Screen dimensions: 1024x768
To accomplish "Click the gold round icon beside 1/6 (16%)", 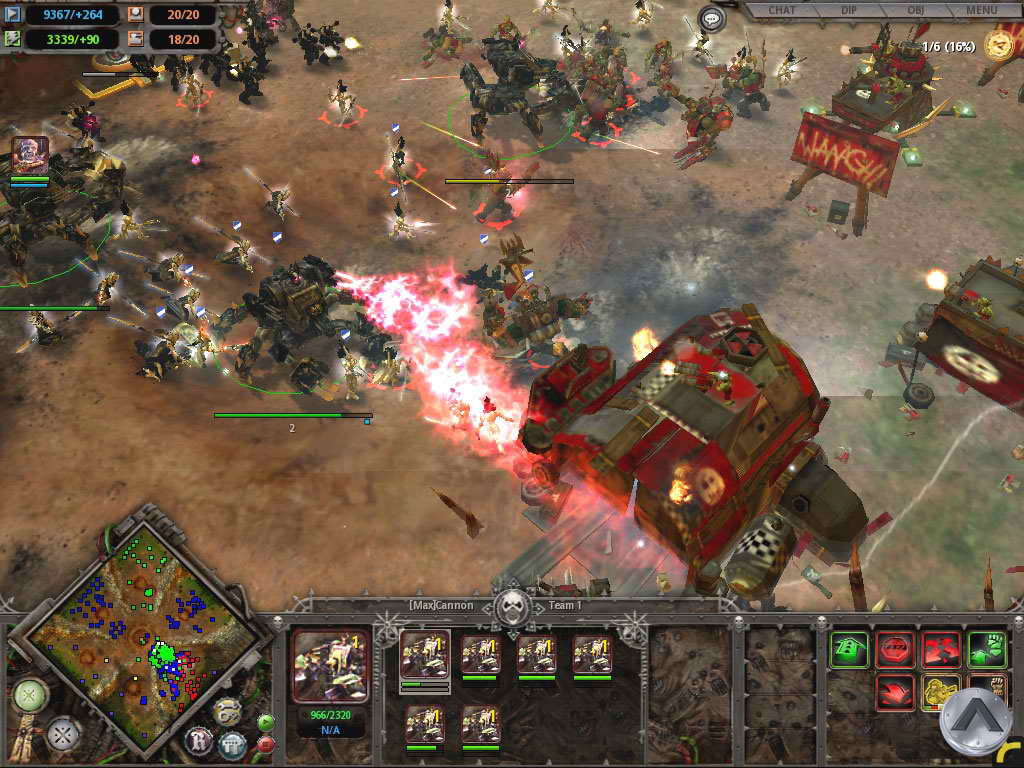I will [x=997, y=44].
